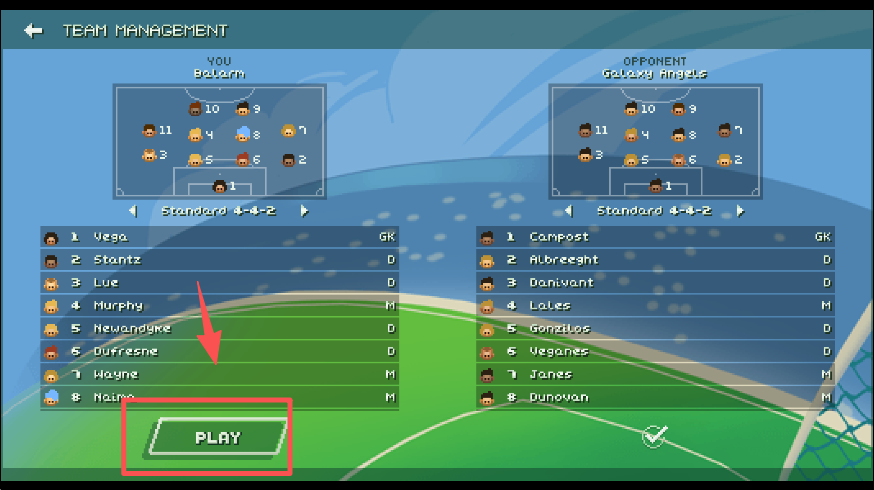Switch opponent to next formation
The width and height of the screenshot is (874, 490).
coord(741,211)
